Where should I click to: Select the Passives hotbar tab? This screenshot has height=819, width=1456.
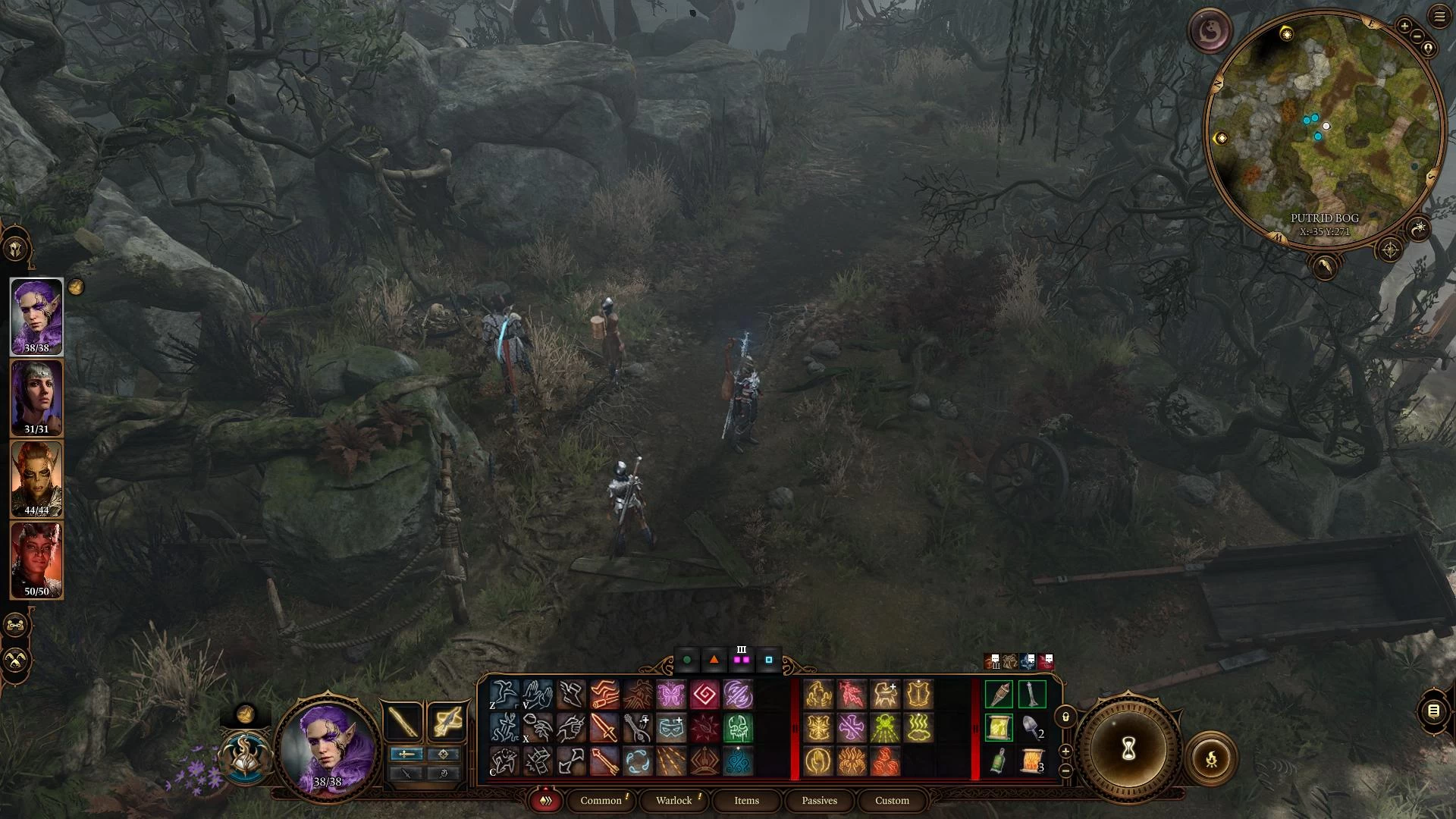pyautogui.click(x=819, y=800)
